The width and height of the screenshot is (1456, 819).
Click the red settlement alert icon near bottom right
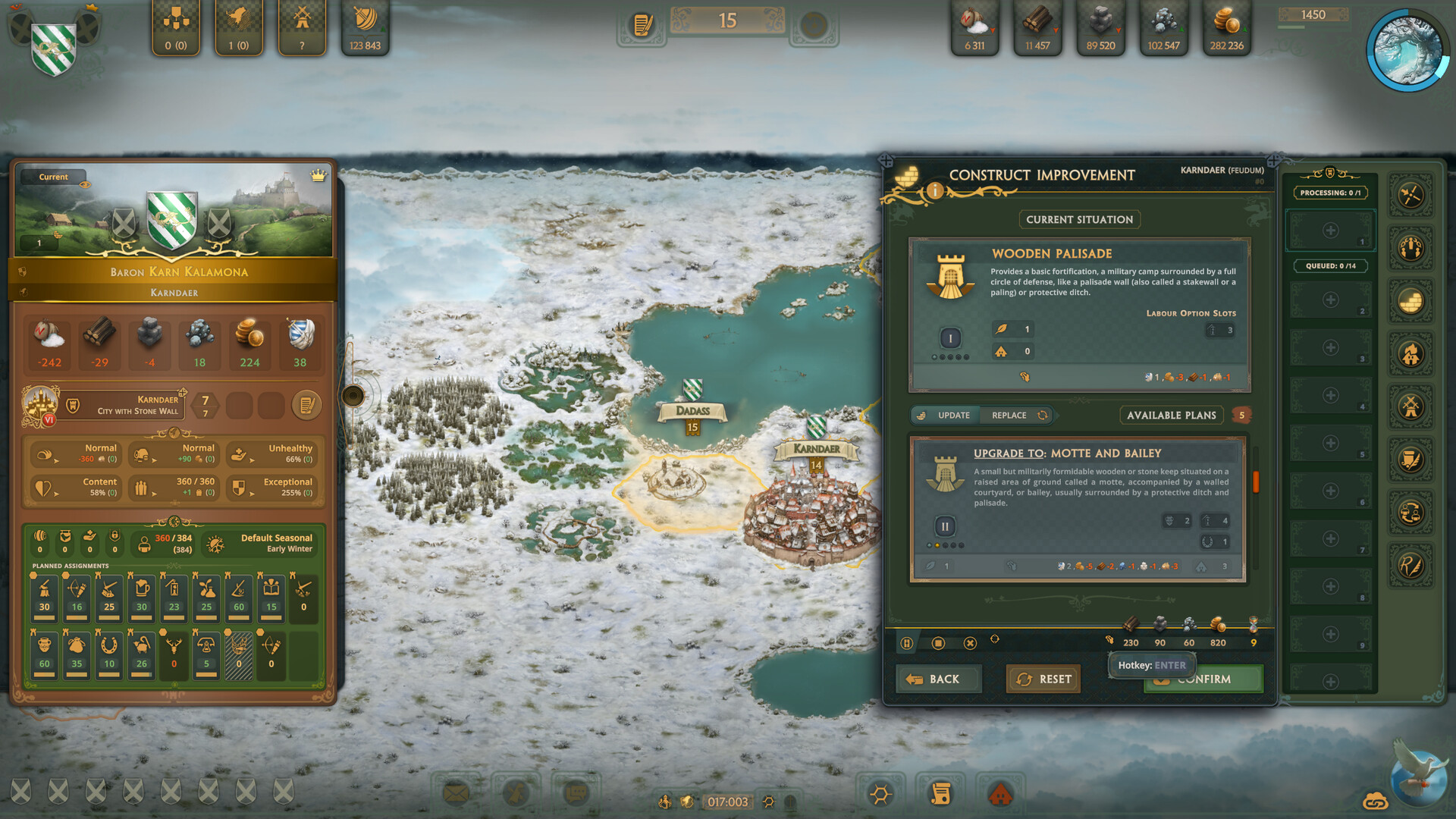coord(1002,794)
